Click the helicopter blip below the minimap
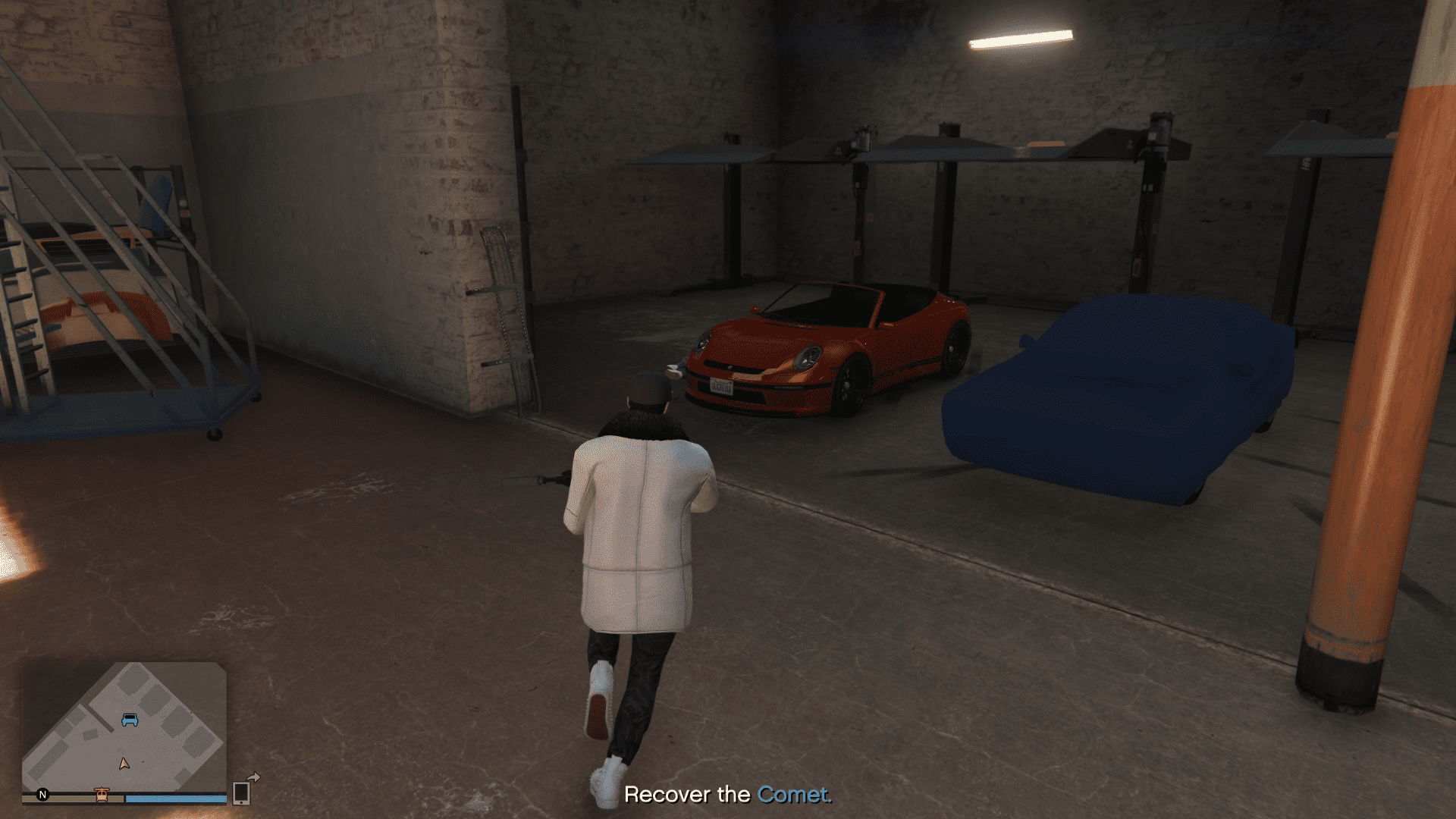1456x819 pixels. [x=102, y=796]
